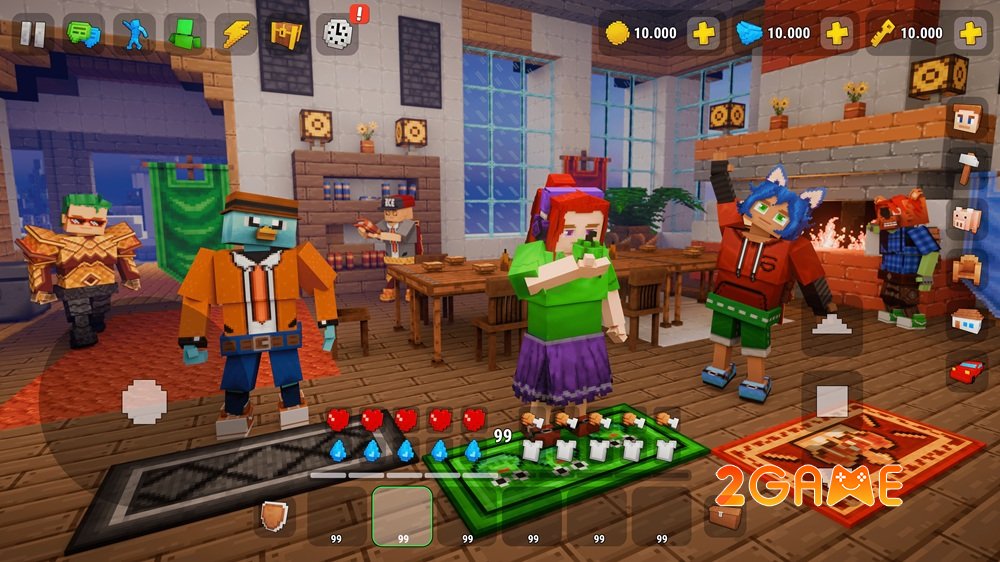Pause the game
Image resolution: width=1000 pixels, height=562 pixels.
pyautogui.click(x=33, y=34)
